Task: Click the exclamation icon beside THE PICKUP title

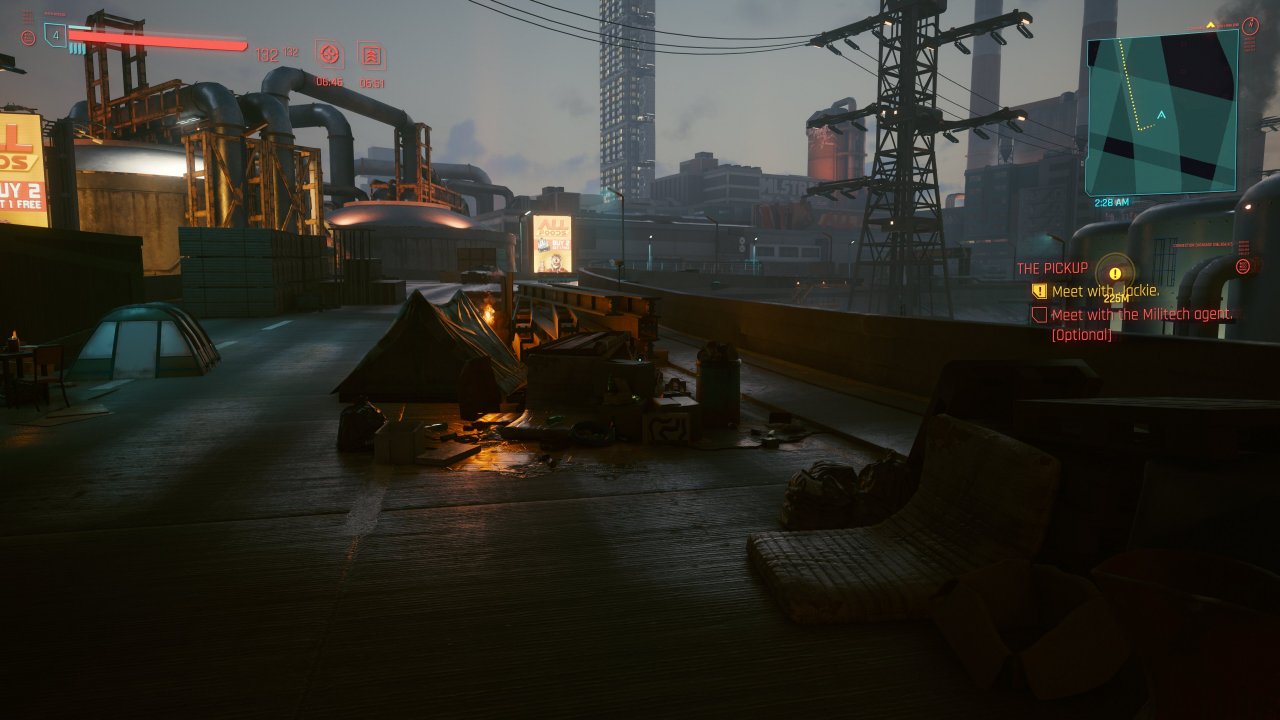Action: 1115,274
